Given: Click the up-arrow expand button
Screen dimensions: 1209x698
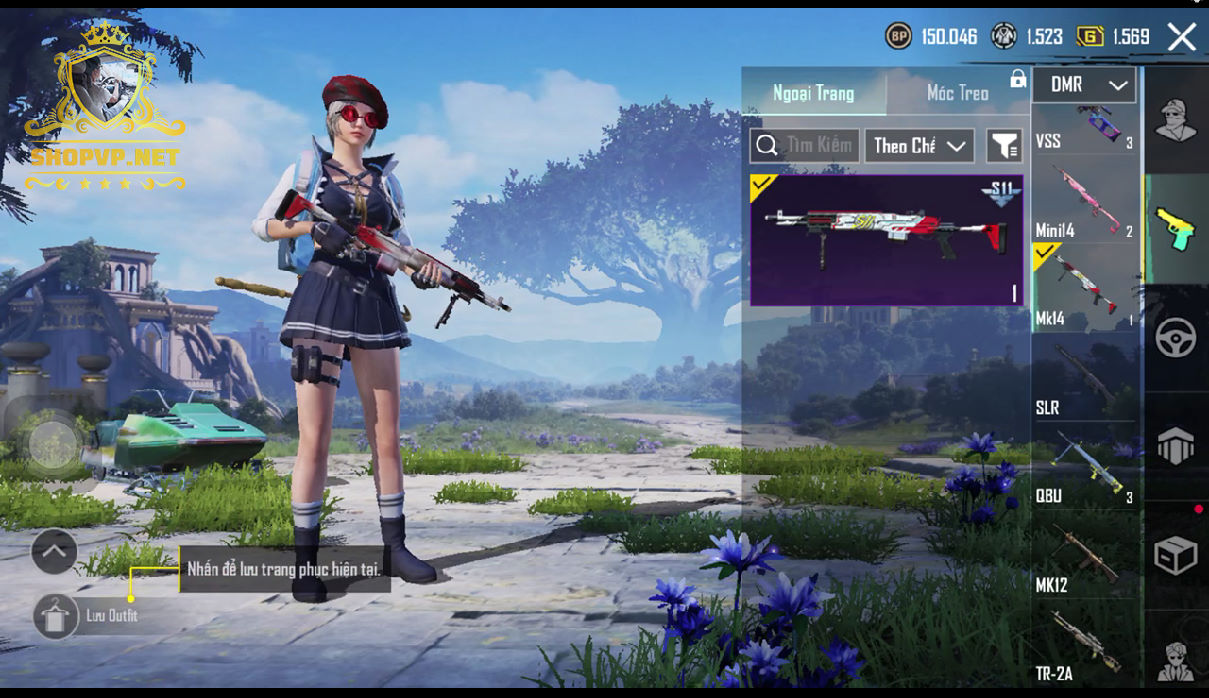Looking at the screenshot, I should [x=54, y=551].
